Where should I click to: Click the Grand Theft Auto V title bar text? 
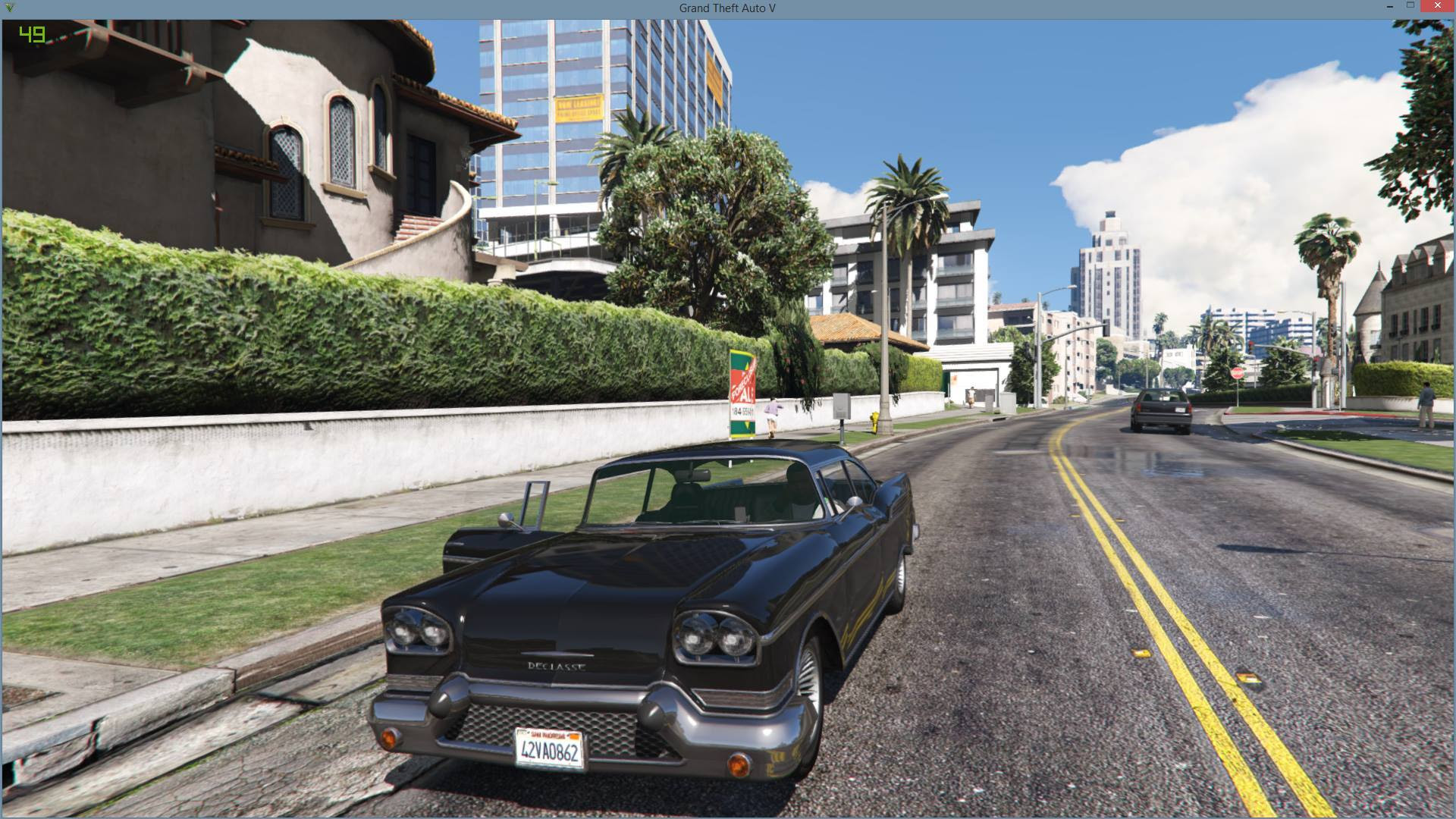pos(726,8)
